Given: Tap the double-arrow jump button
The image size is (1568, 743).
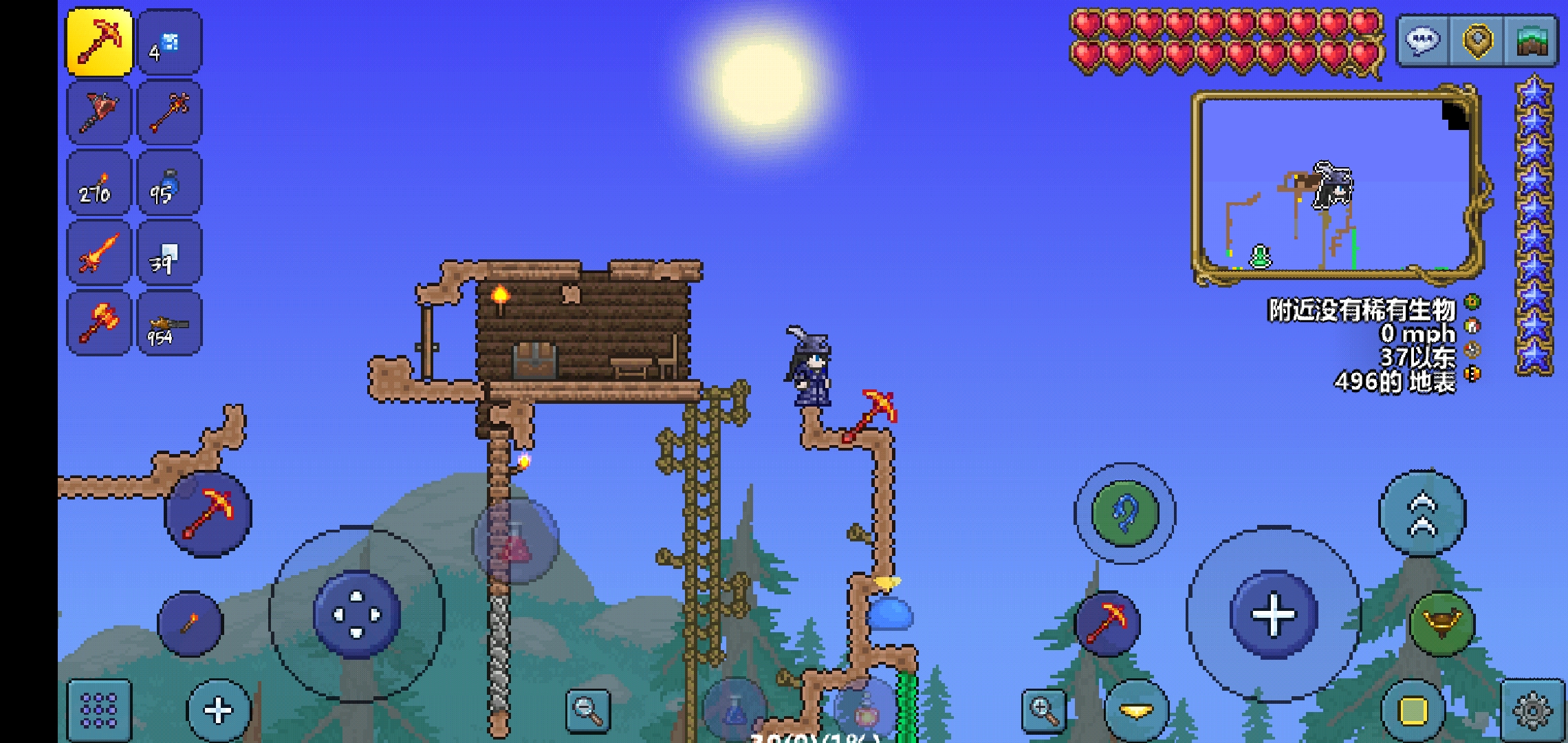Looking at the screenshot, I should tap(1422, 513).
